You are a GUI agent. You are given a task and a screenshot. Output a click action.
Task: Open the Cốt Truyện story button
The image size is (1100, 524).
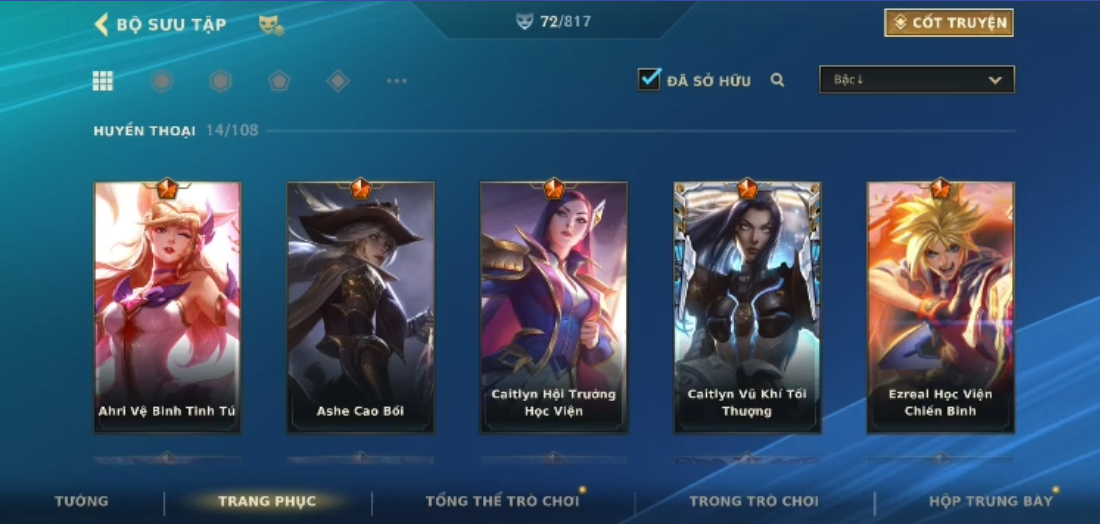pos(948,23)
